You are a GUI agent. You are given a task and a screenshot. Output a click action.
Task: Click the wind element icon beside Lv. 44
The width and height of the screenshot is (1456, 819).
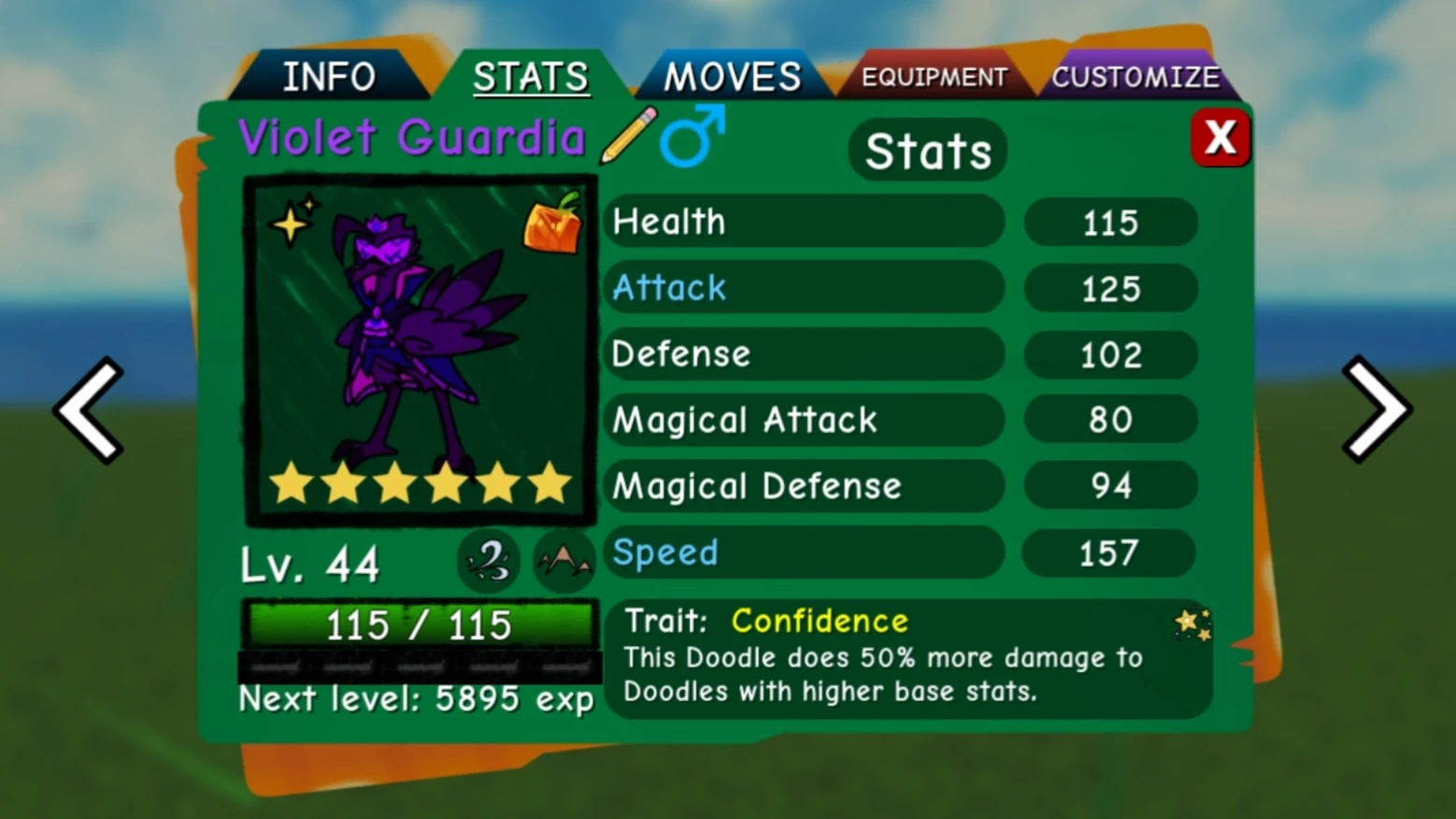tap(488, 560)
